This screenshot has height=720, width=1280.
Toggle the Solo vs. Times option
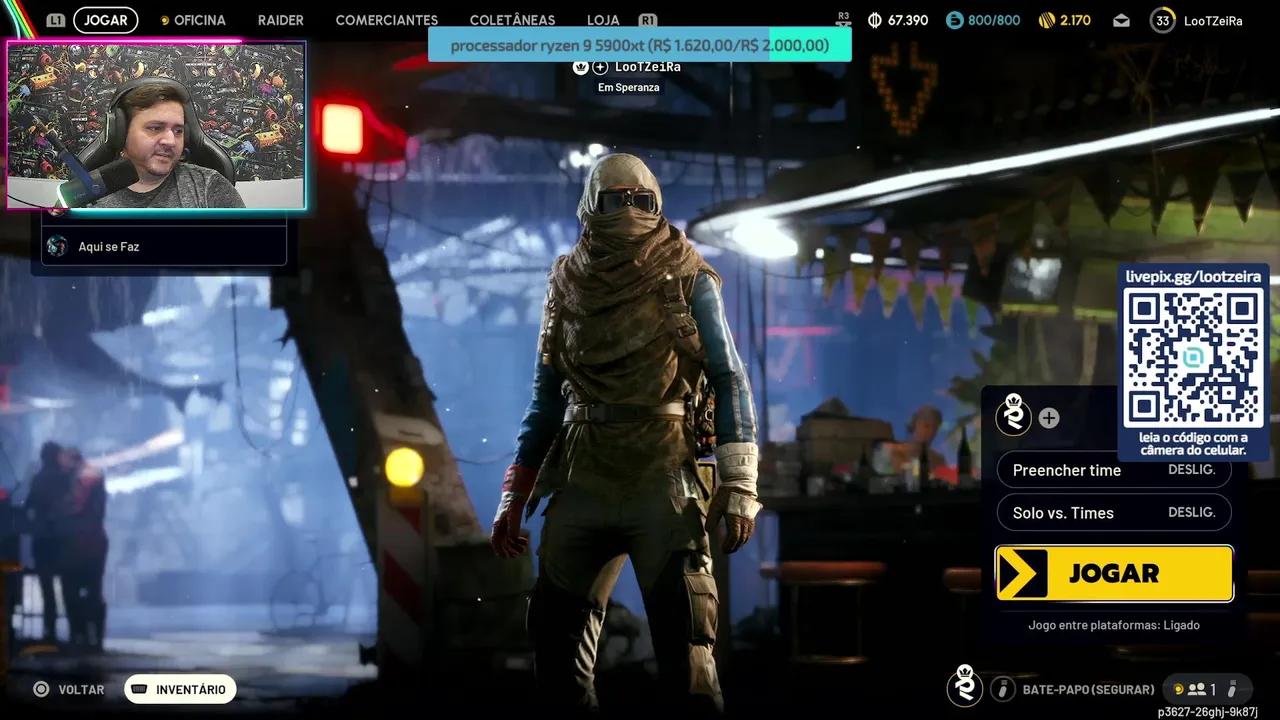coord(1114,513)
